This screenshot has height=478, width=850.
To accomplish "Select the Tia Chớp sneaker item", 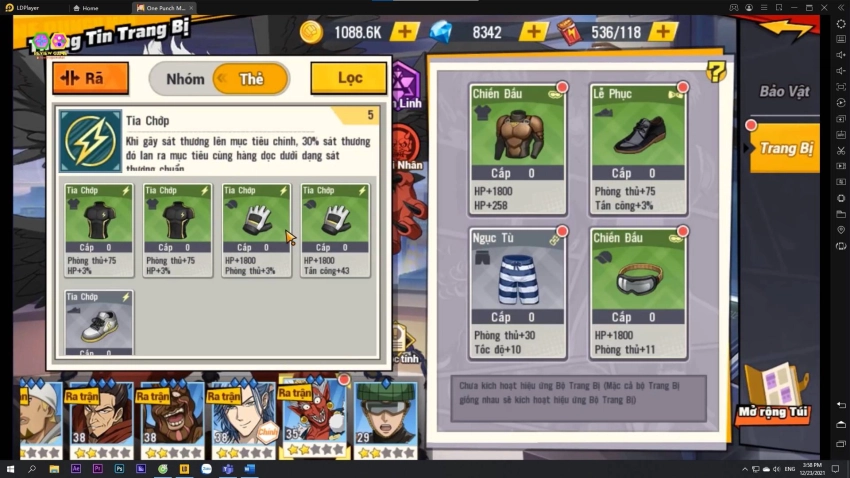I will [99, 323].
